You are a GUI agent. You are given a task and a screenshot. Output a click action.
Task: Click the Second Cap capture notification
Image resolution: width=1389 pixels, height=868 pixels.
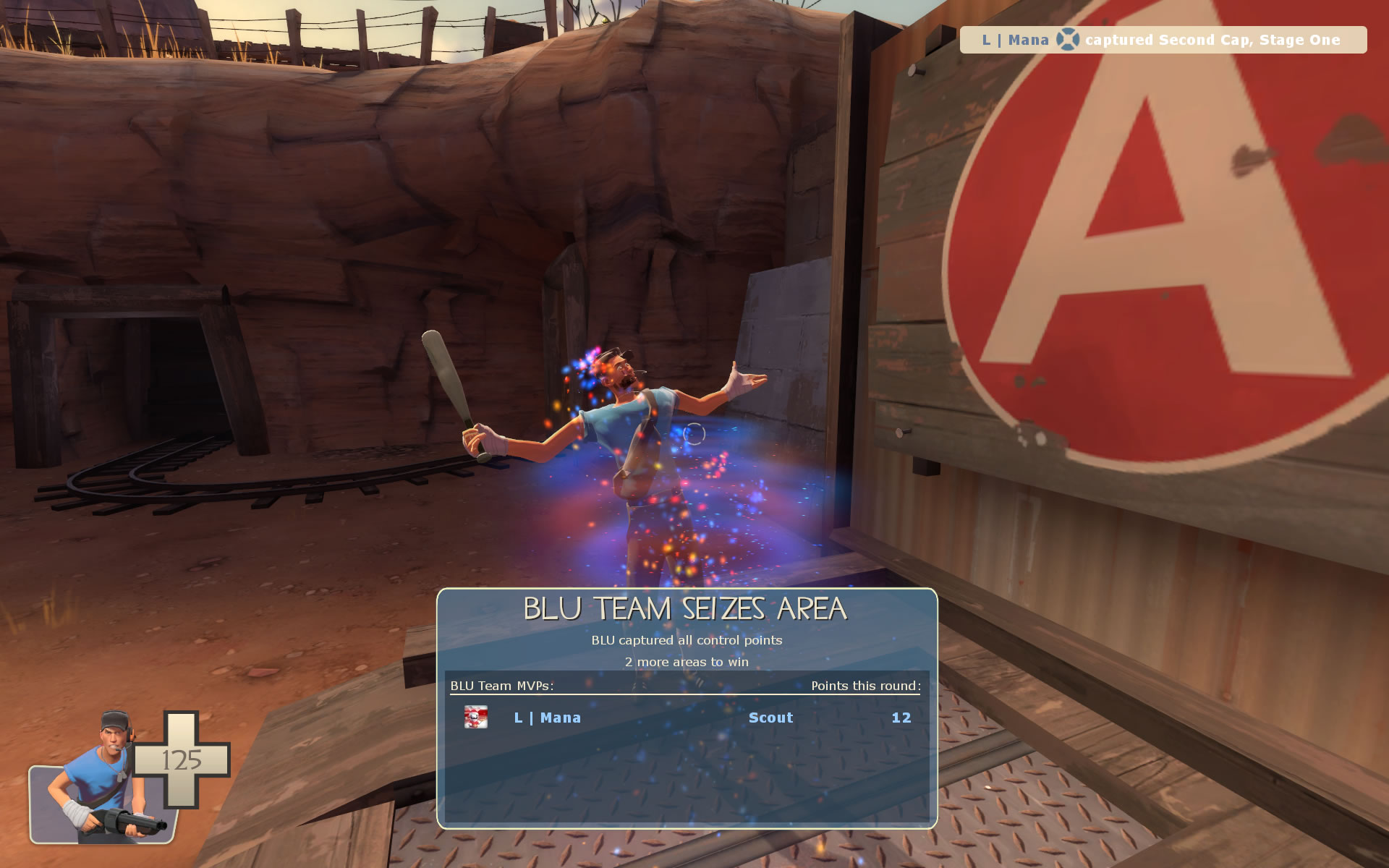1163,40
